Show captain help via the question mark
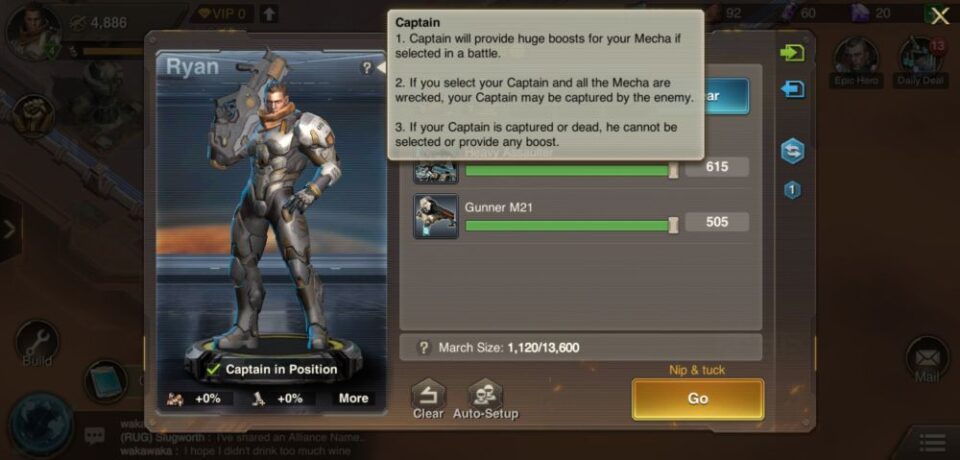This screenshot has width=960, height=460. pos(367,68)
